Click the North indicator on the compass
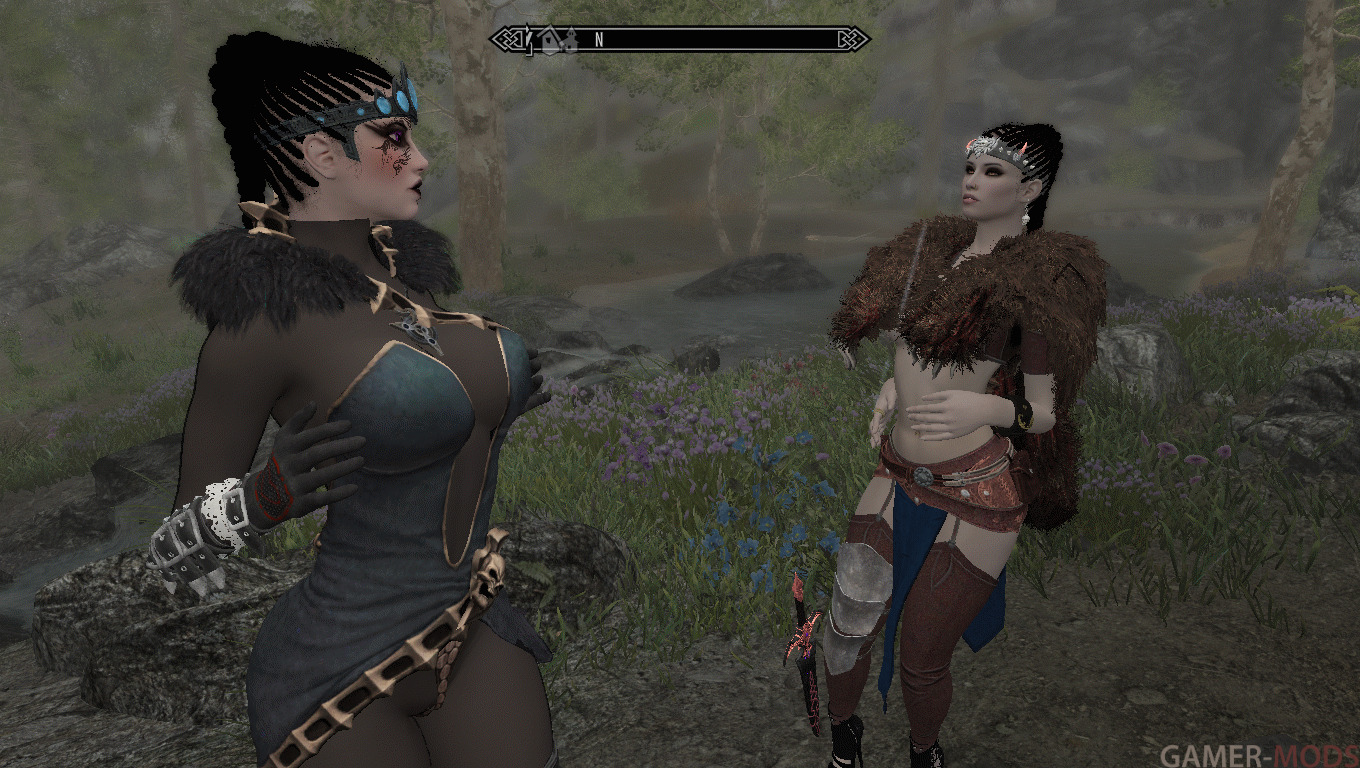This screenshot has height=768, width=1360. pos(599,40)
